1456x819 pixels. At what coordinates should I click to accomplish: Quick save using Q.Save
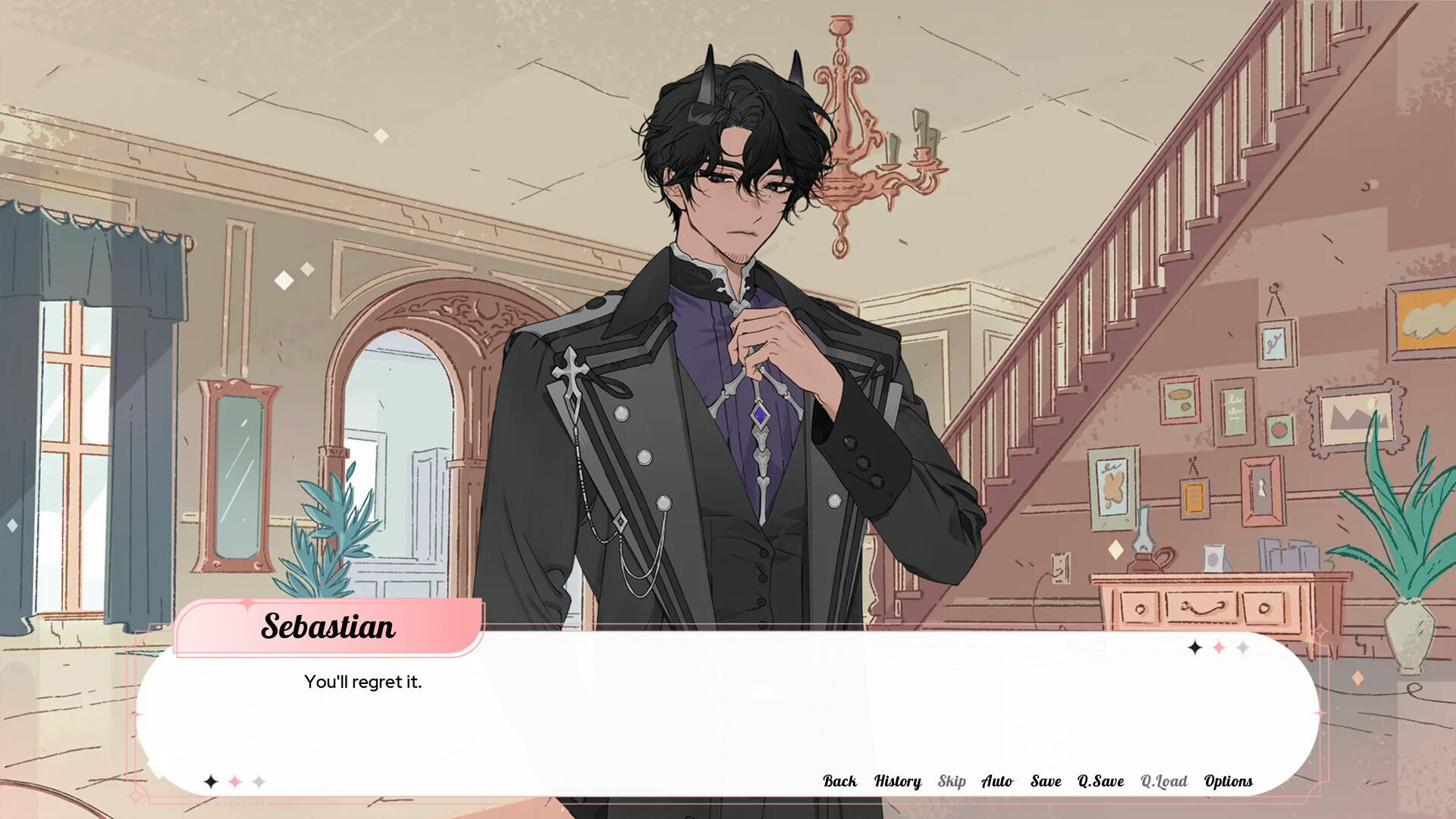tap(1100, 780)
